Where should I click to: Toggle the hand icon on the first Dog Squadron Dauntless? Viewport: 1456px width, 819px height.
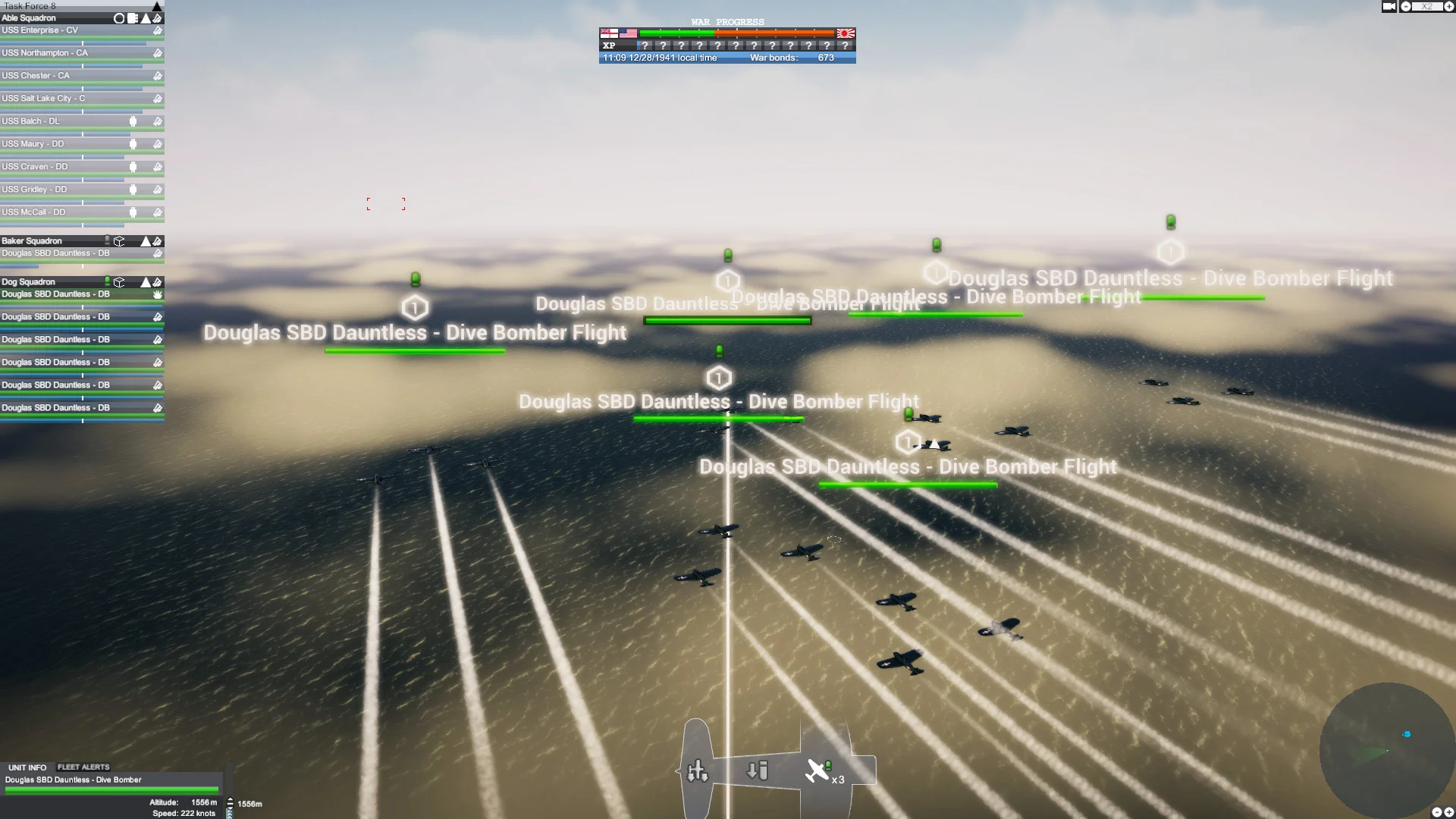click(158, 295)
